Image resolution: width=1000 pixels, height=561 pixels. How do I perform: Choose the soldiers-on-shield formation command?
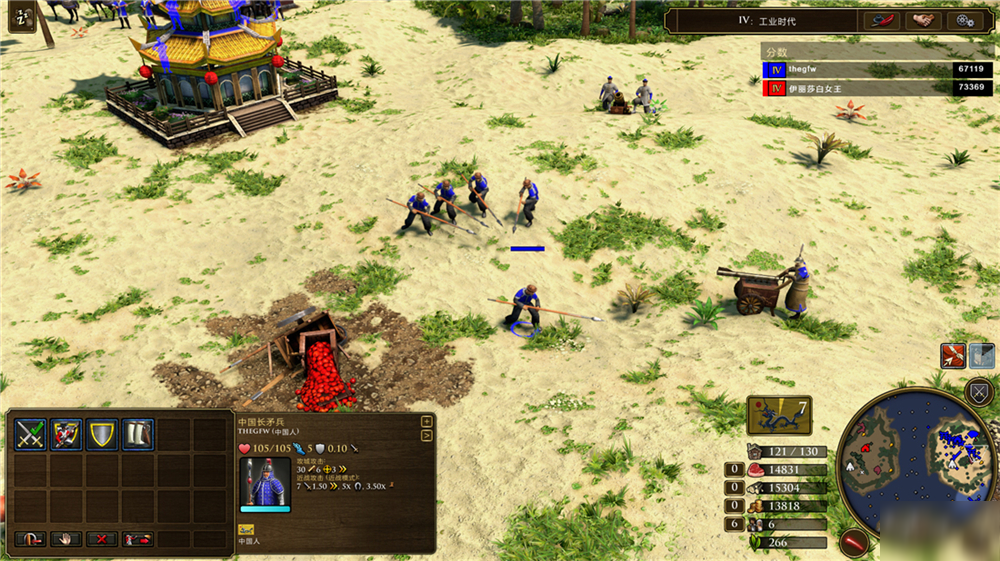[x=66, y=434]
